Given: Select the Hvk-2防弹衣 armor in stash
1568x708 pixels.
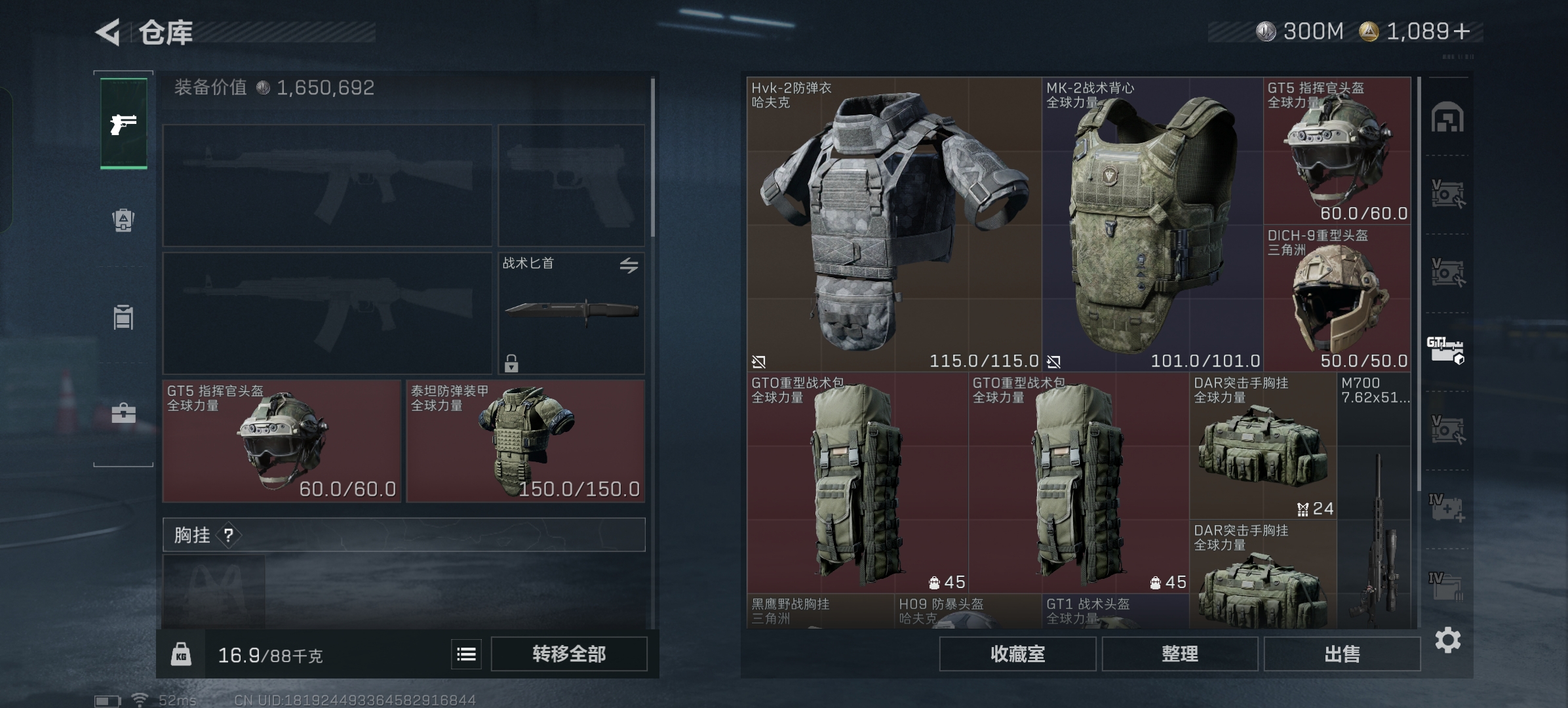Looking at the screenshot, I should (x=893, y=224).
